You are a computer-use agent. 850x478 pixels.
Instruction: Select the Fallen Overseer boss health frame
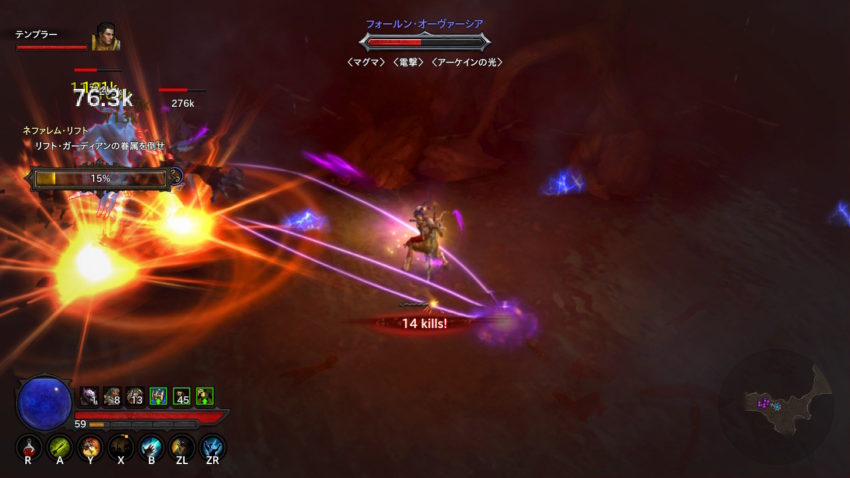(425, 42)
